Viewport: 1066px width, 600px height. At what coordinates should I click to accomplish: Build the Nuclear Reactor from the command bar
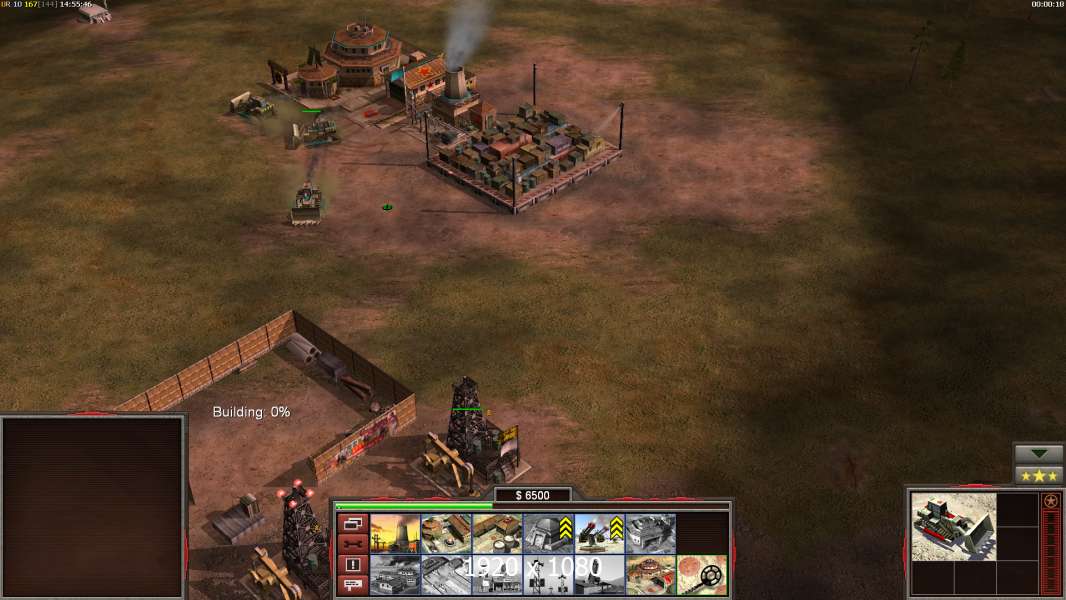395,533
